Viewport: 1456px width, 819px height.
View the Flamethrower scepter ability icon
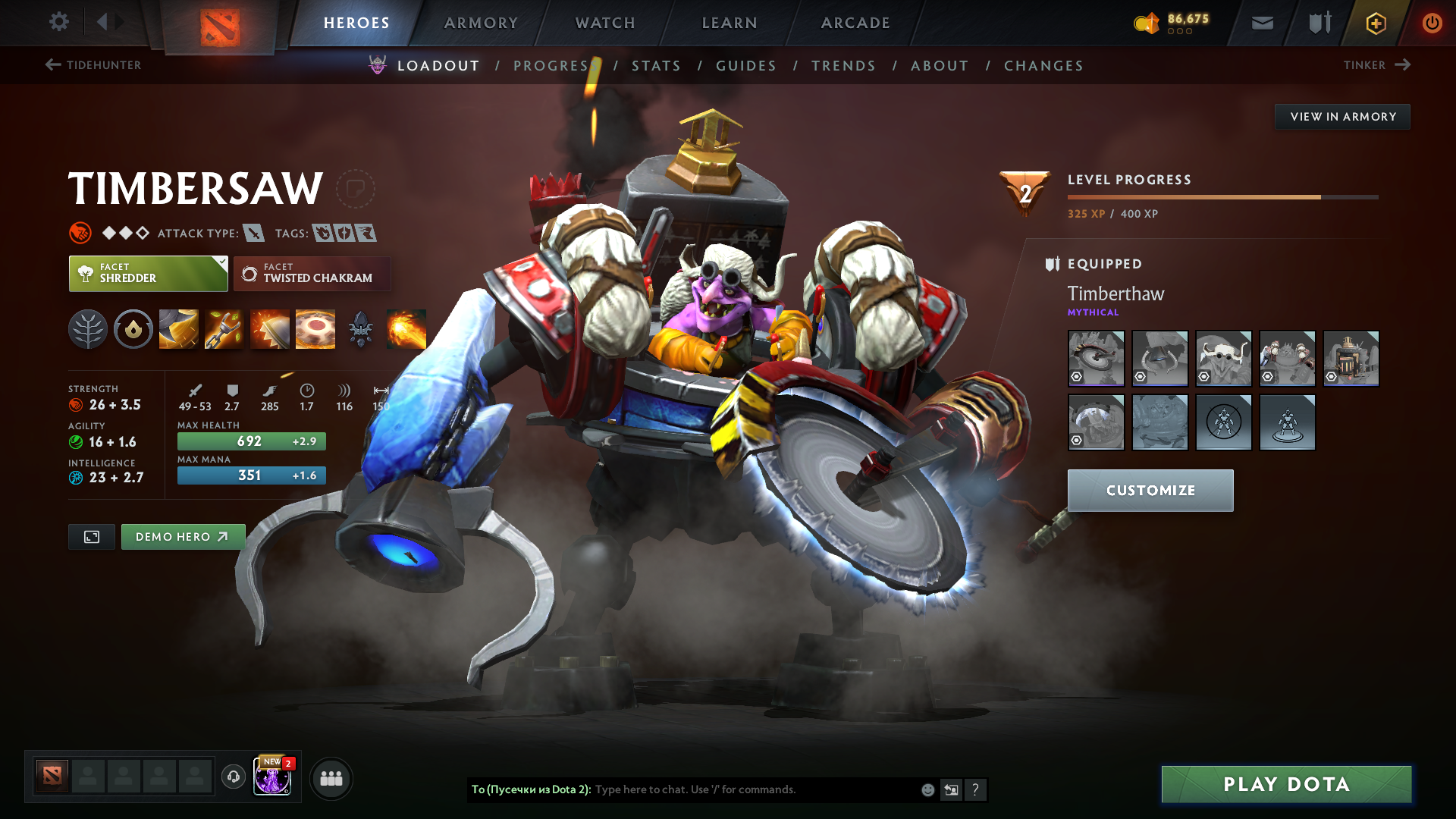coord(407,328)
